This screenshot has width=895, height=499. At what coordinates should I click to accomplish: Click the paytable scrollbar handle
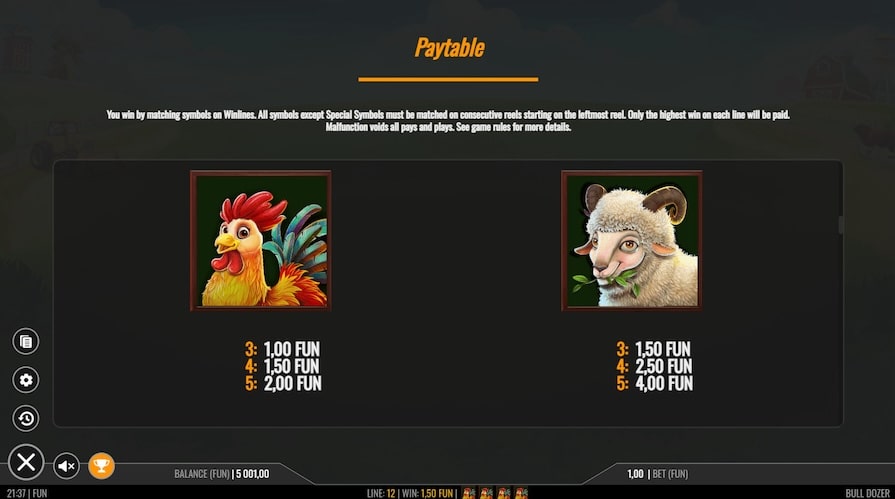841,225
